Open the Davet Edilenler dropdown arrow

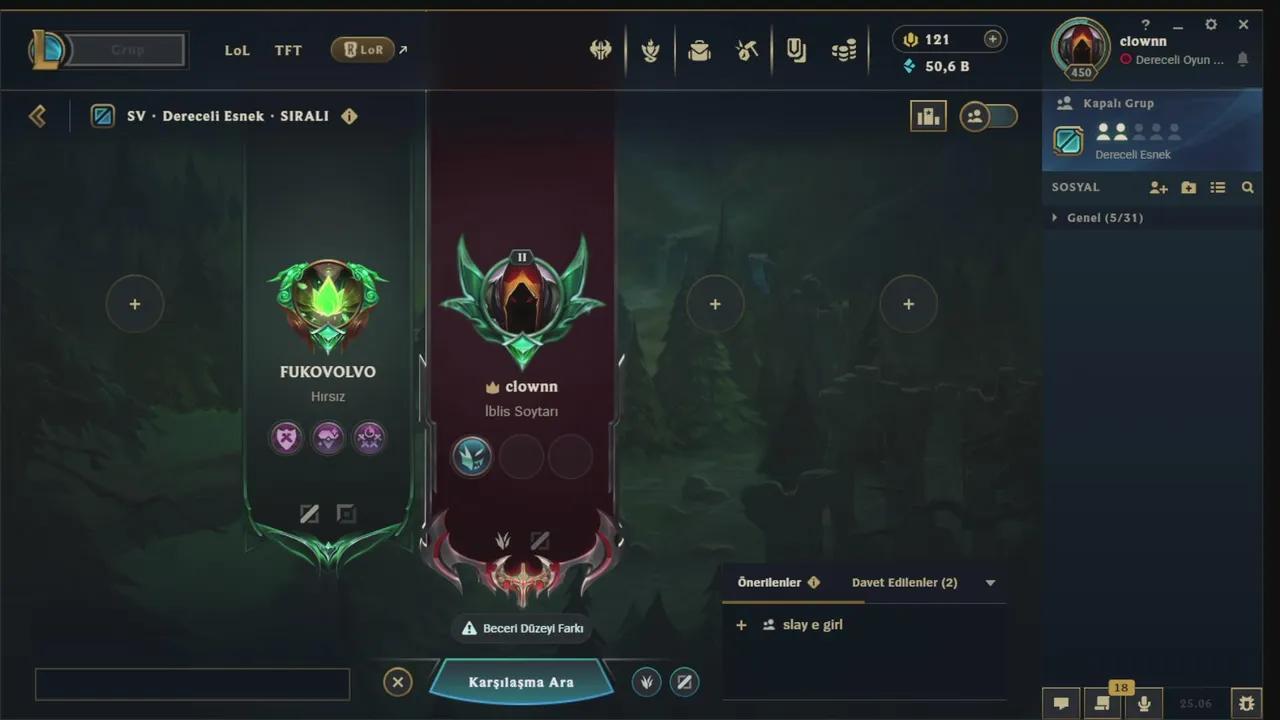990,582
